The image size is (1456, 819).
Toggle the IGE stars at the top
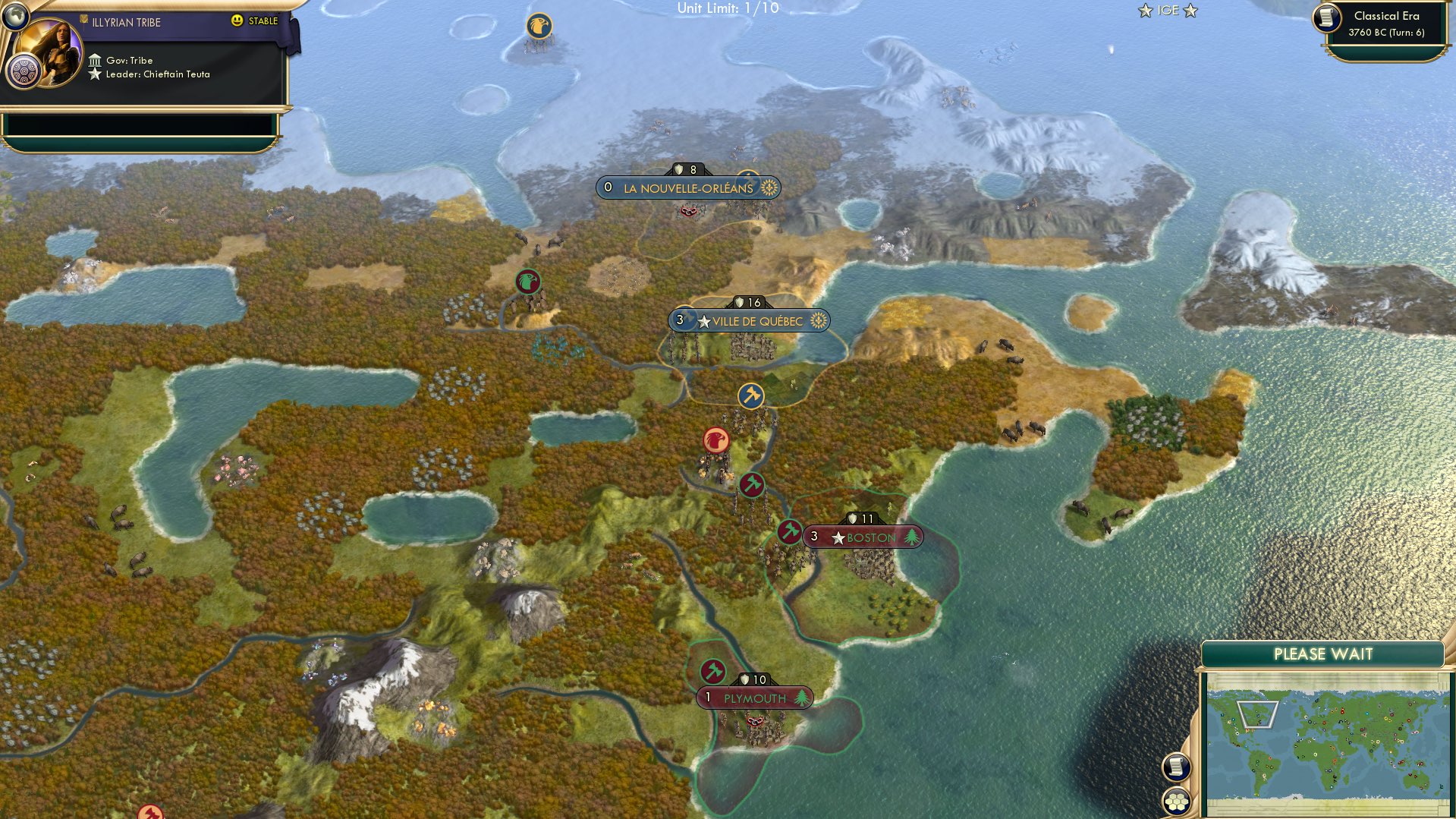click(1168, 11)
